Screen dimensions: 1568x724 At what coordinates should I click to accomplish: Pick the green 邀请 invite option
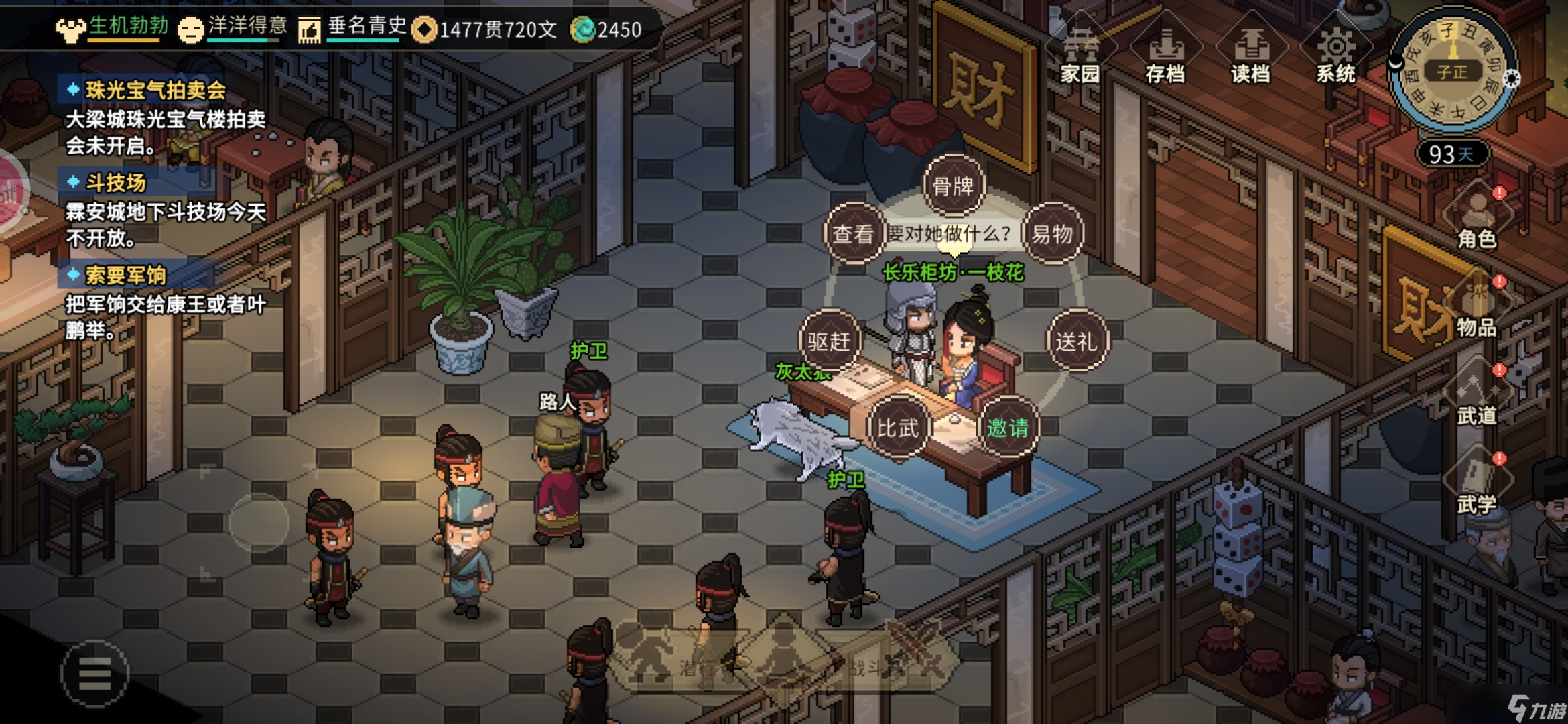click(x=1007, y=427)
